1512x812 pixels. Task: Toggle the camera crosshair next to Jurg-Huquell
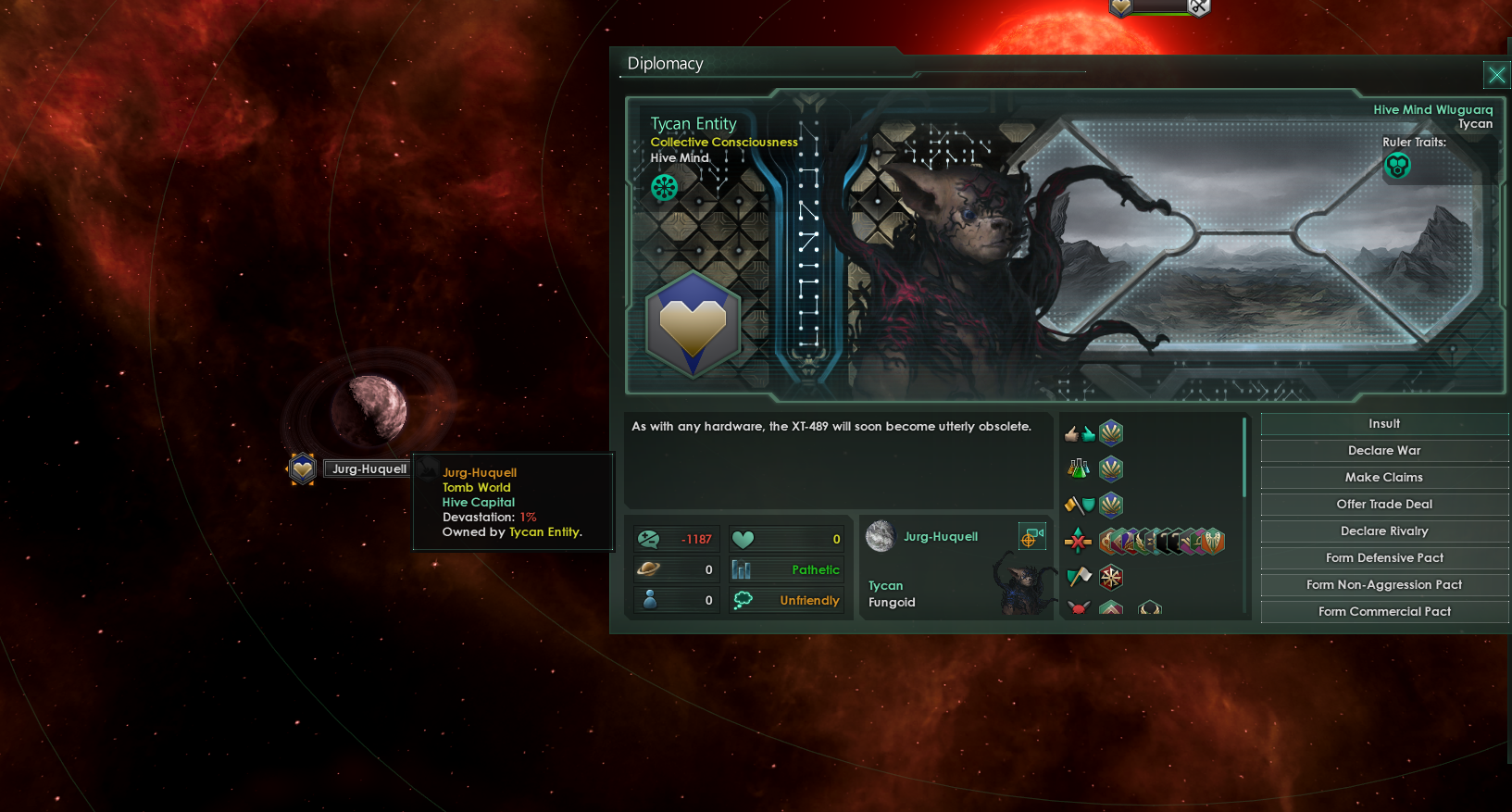[x=1032, y=536]
